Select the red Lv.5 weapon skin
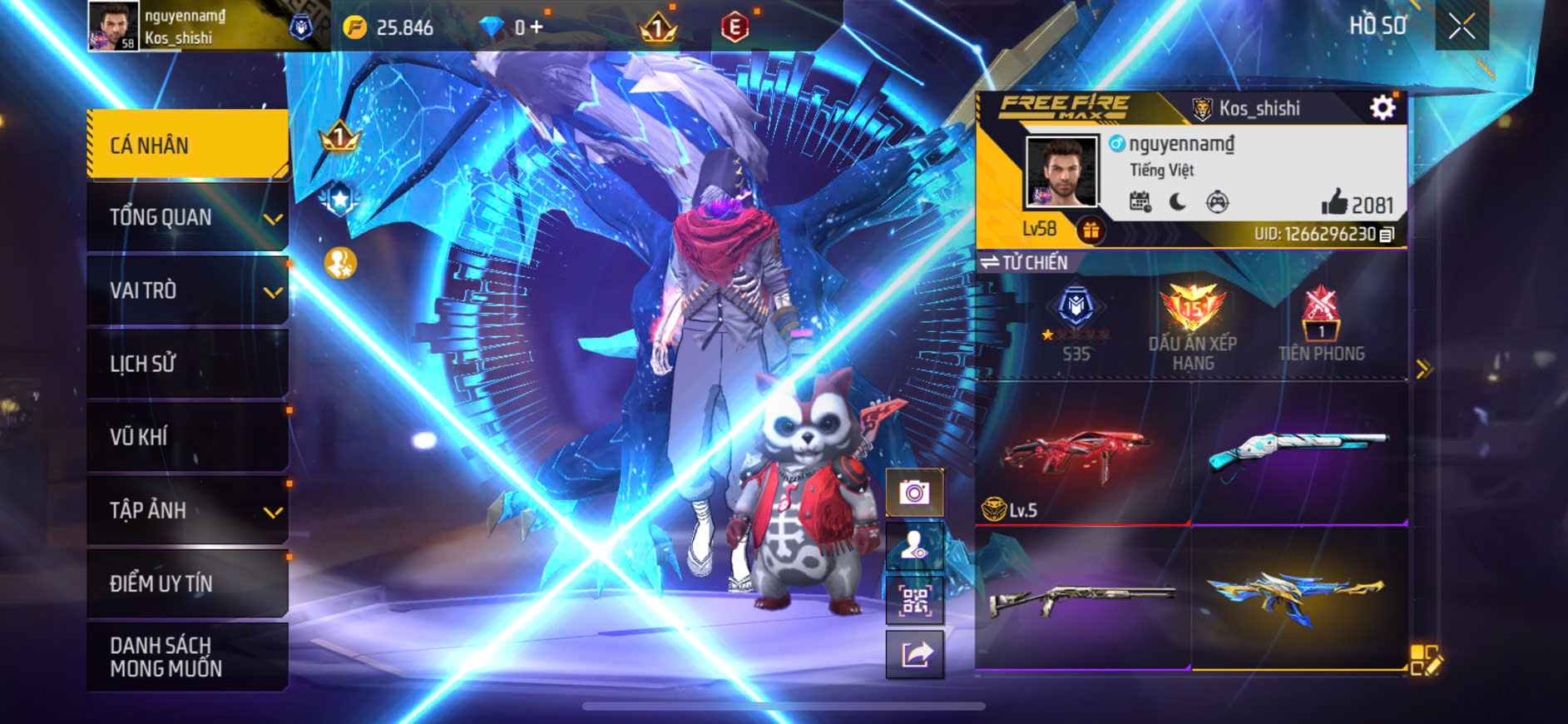 click(1082, 455)
